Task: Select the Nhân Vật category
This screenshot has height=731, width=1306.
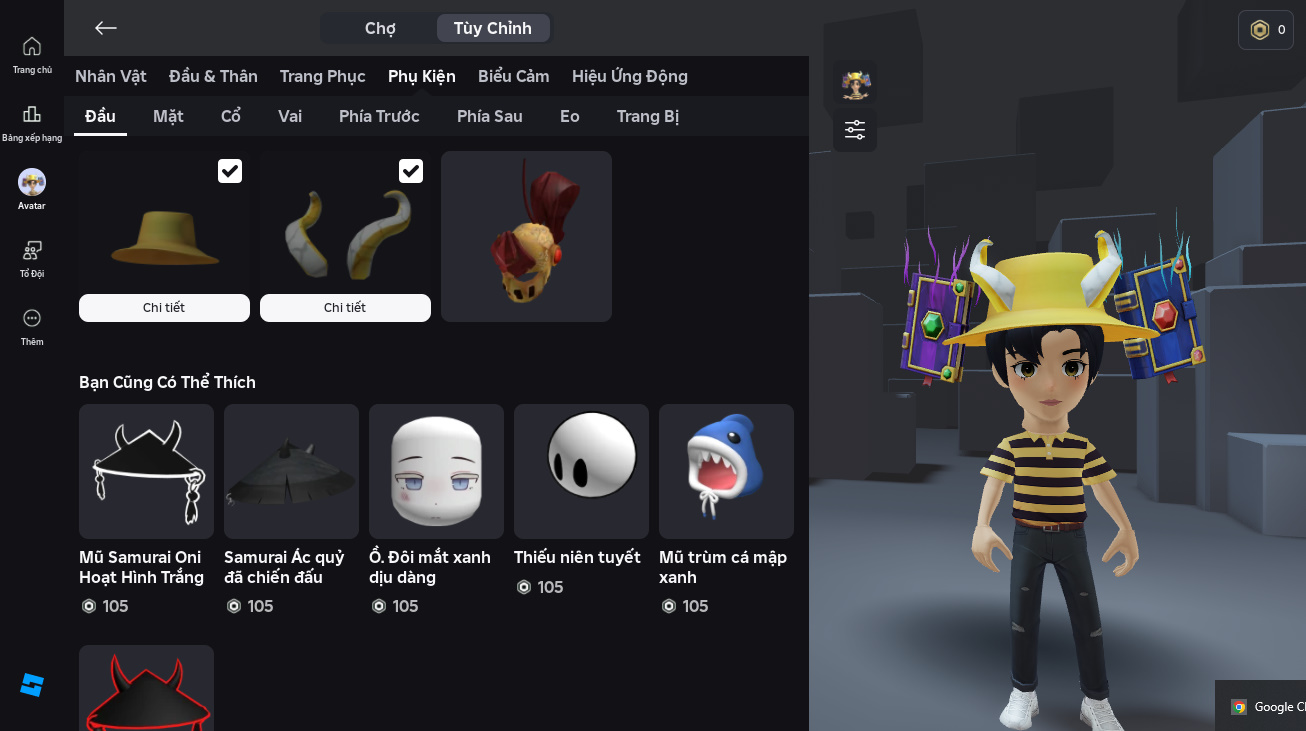Action: pos(111,76)
